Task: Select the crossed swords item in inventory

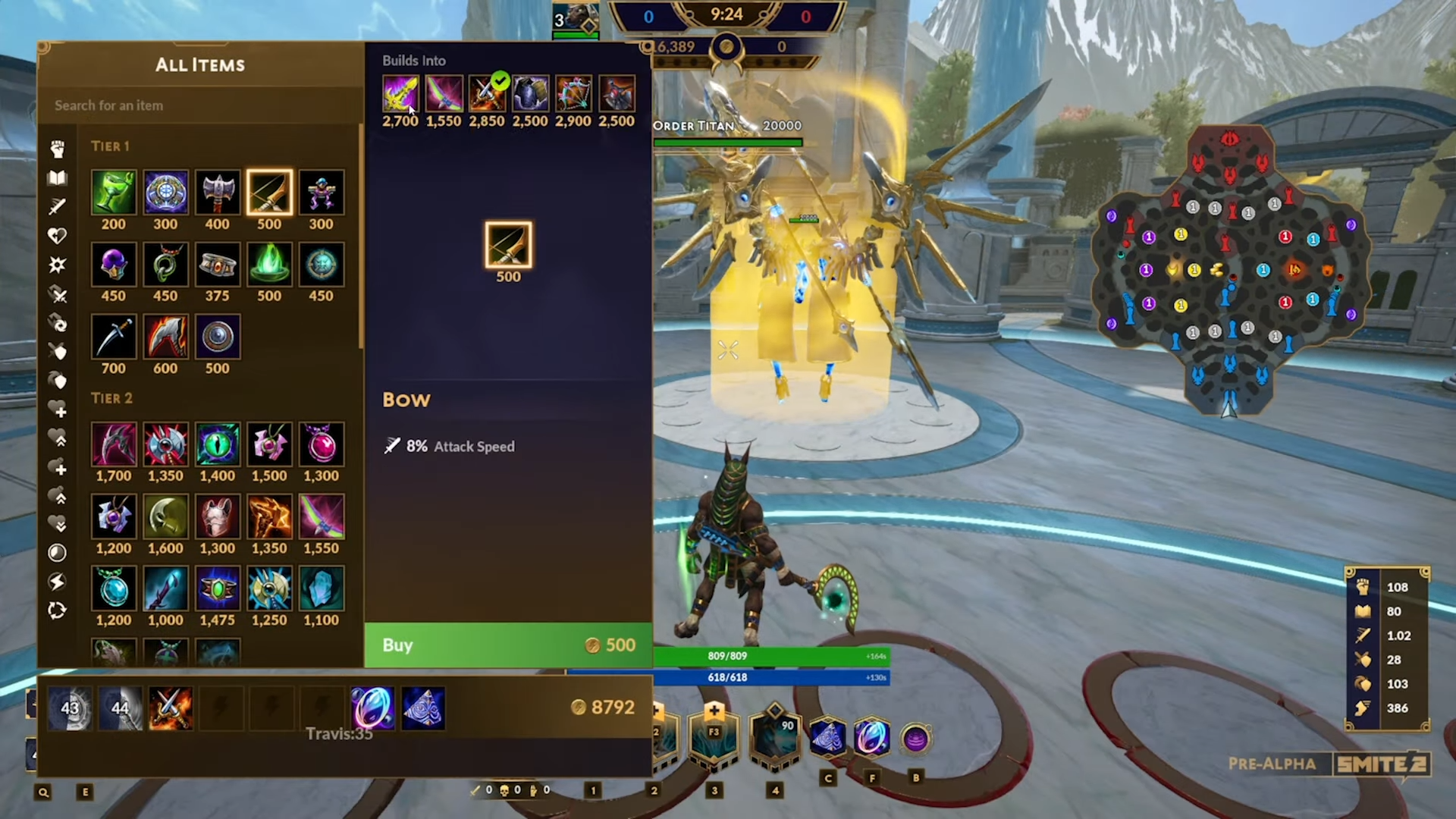Action: (x=171, y=708)
